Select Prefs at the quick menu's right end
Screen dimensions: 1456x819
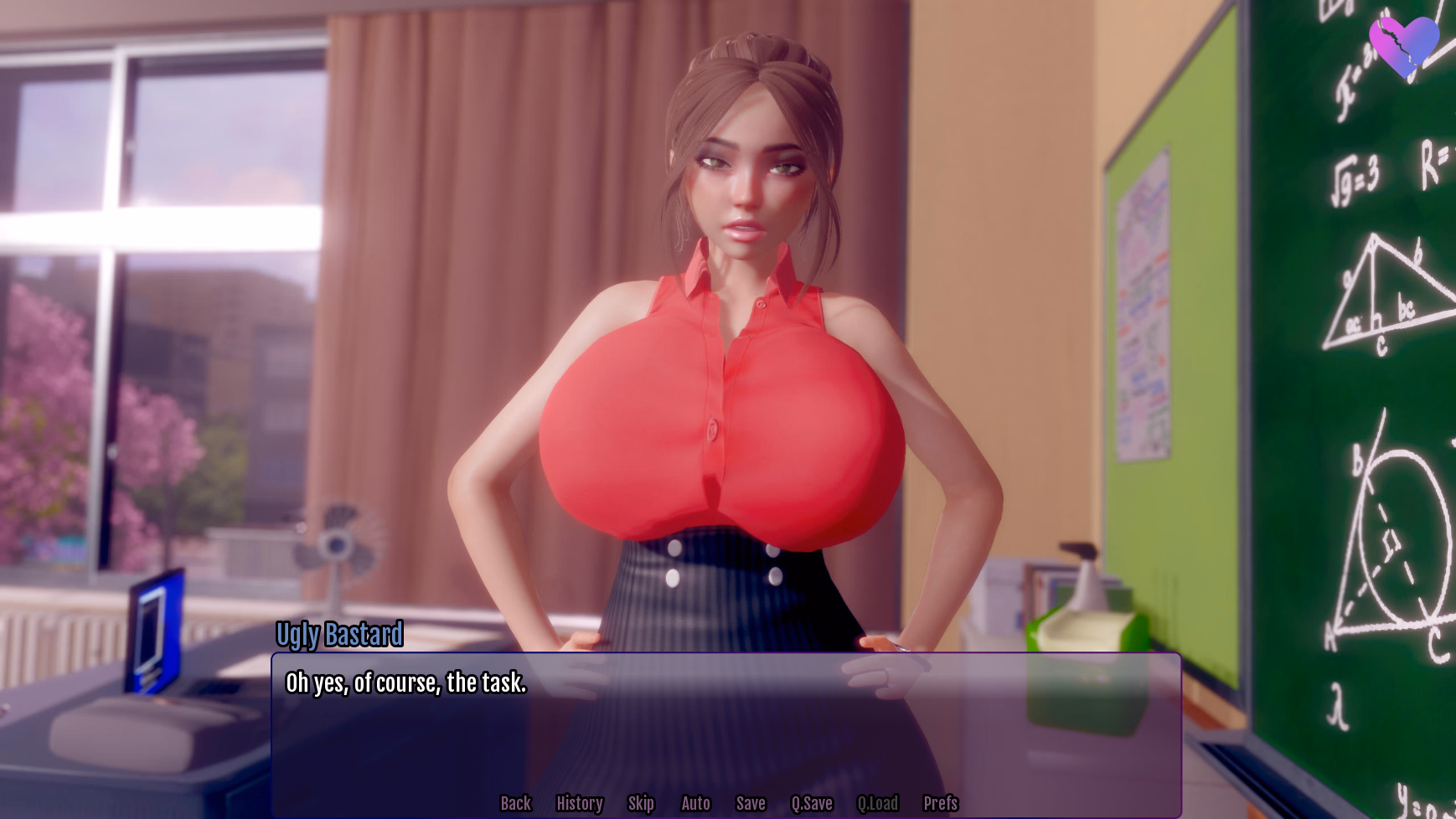pos(942,803)
